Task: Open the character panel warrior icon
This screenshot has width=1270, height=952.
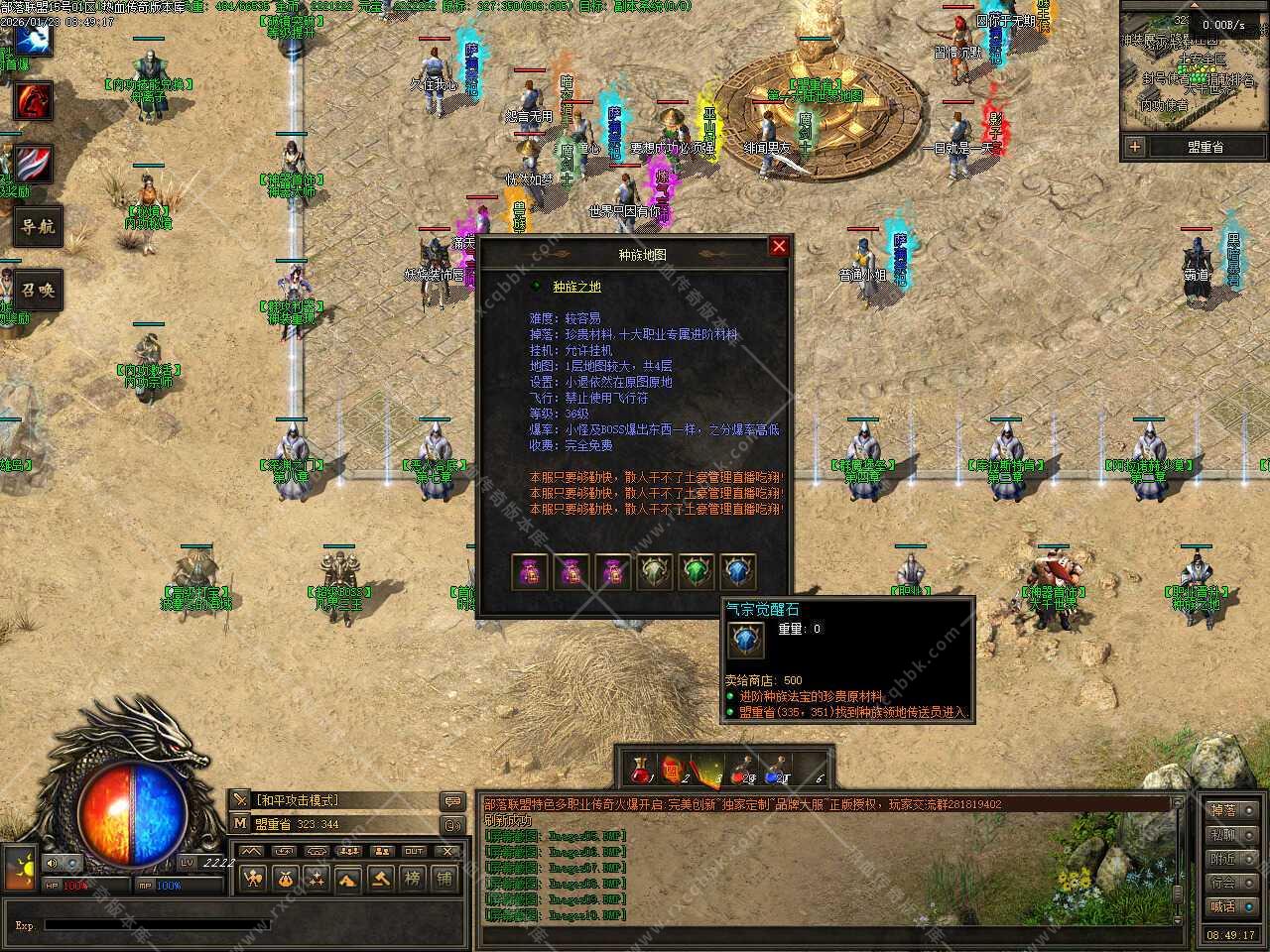Action: (x=254, y=878)
